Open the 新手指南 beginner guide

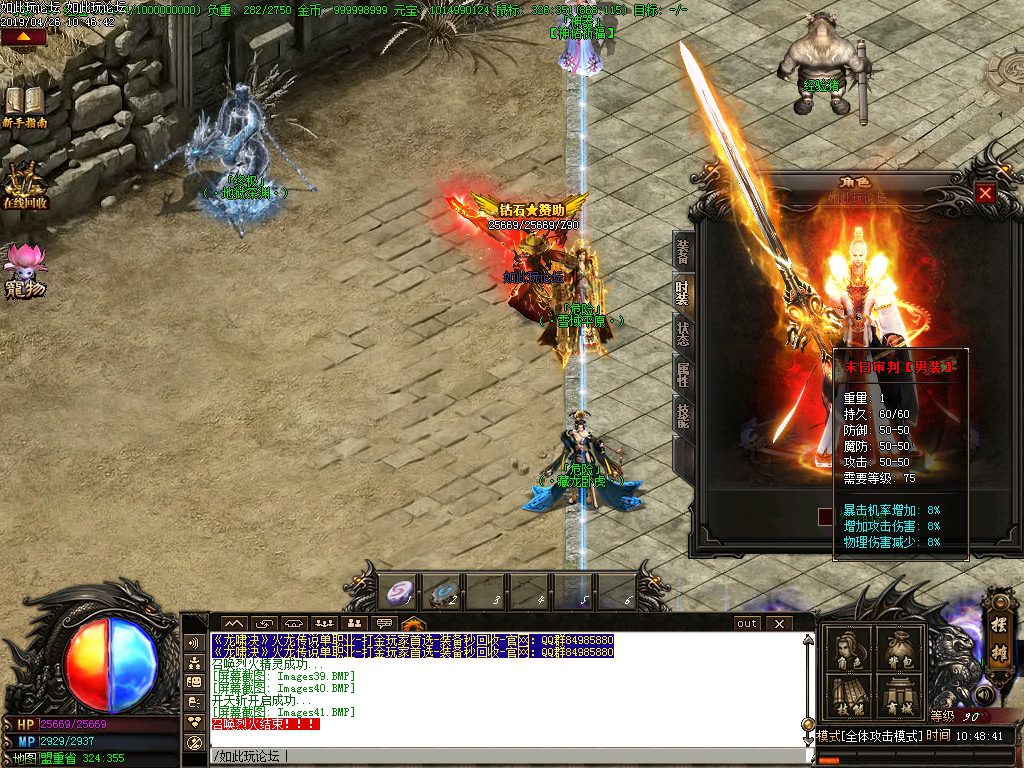[x=24, y=107]
